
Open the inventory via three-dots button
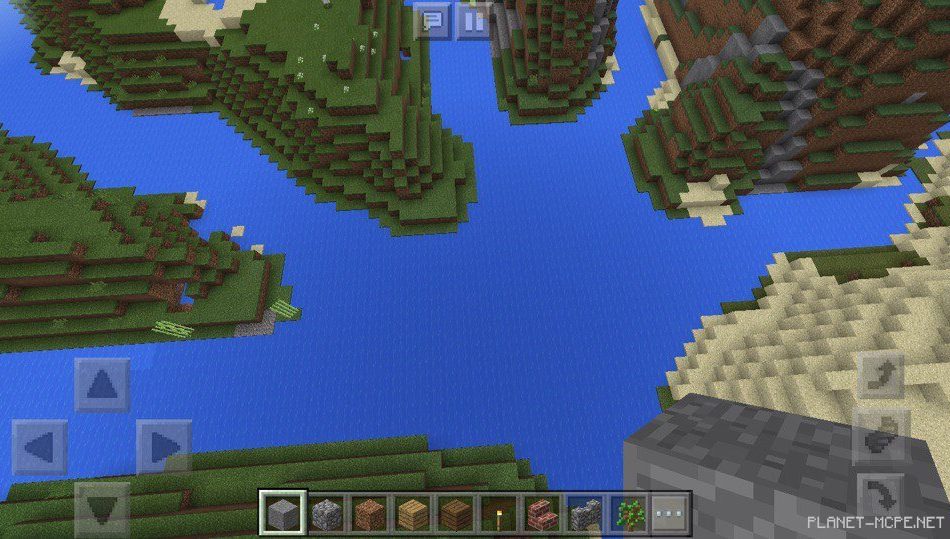pyautogui.click(x=670, y=514)
